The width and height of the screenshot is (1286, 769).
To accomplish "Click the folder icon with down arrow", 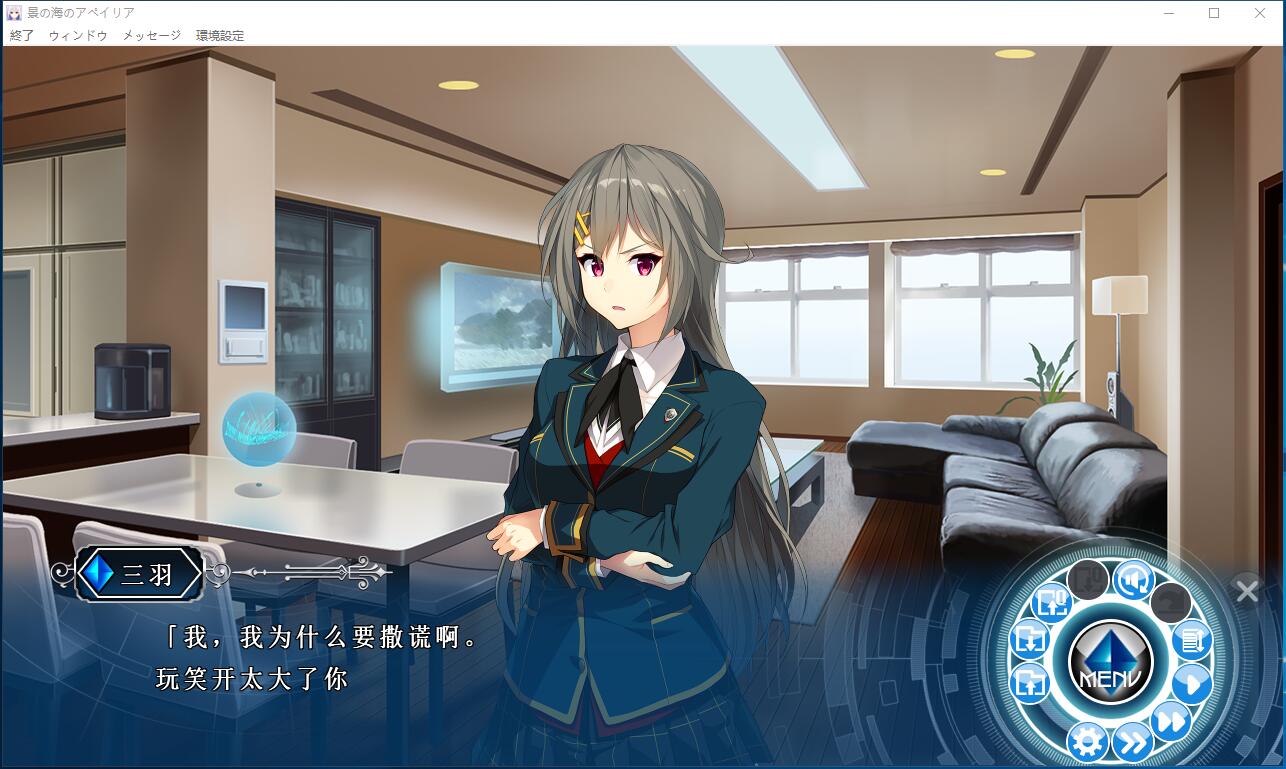I will (1029, 638).
